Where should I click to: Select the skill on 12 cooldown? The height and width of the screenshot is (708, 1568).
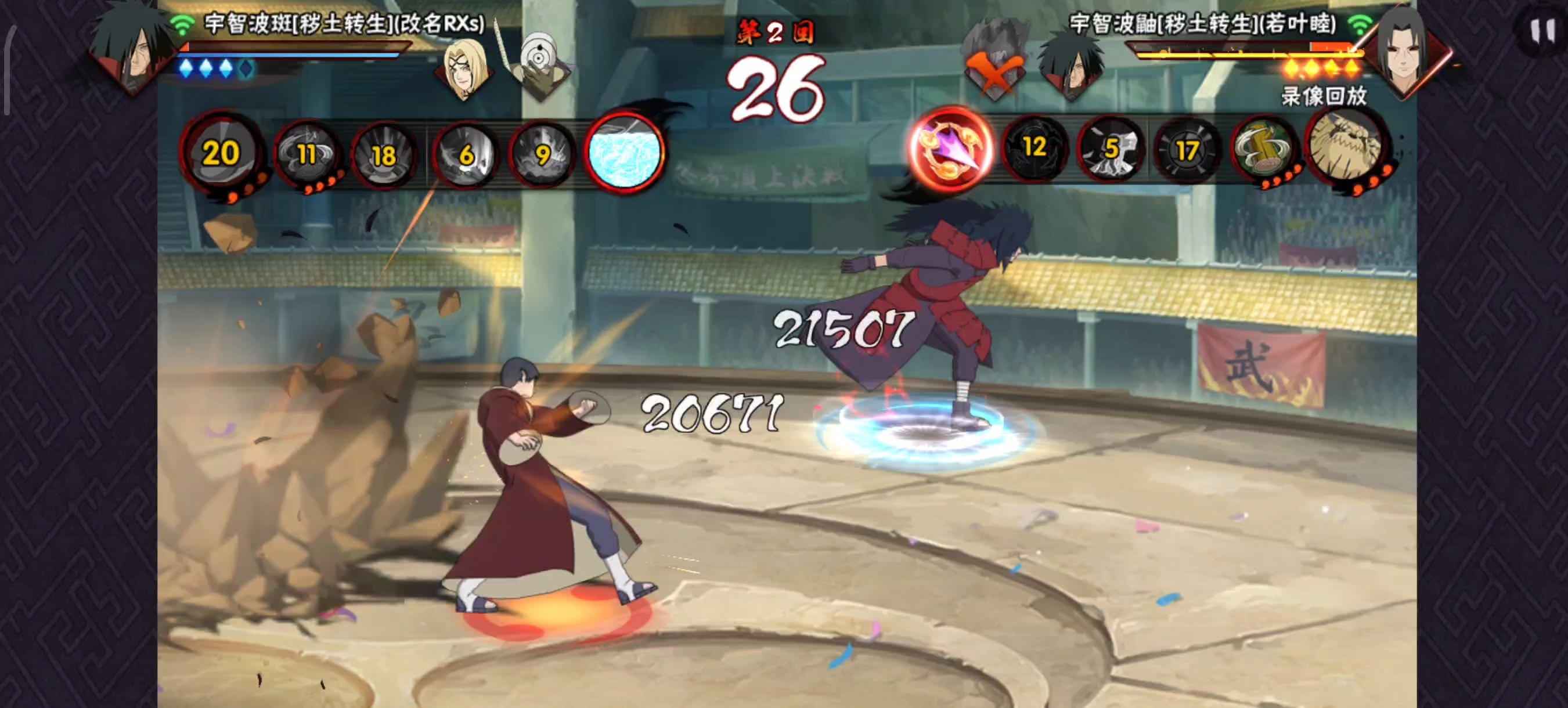pyautogui.click(x=1034, y=148)
